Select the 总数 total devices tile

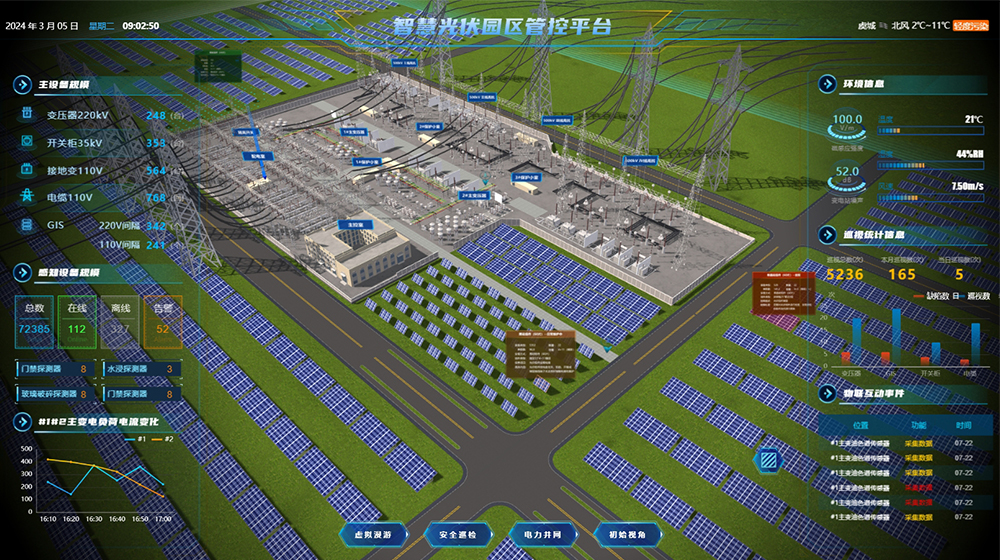coord(34,322)
